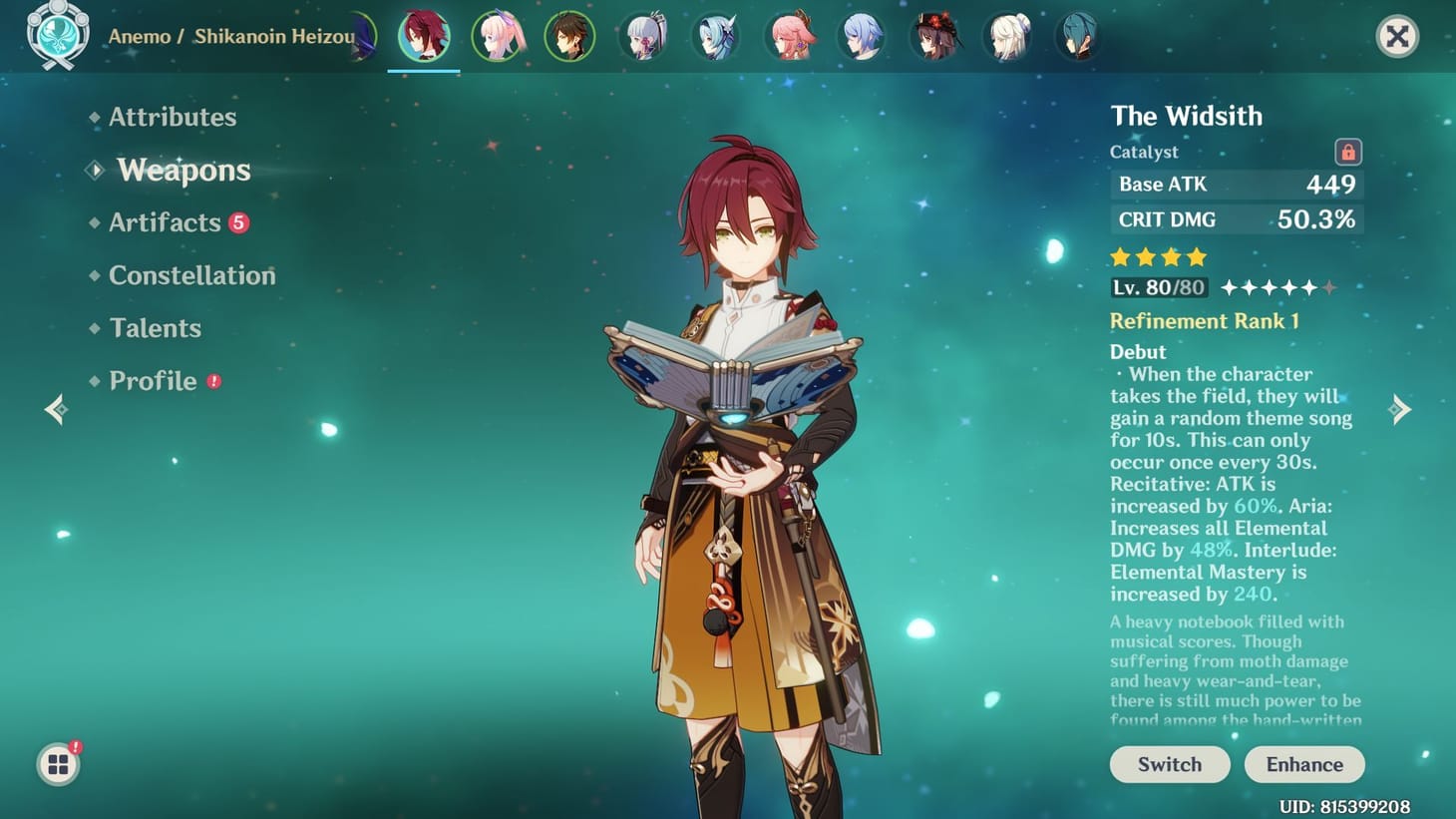View the Profile section with notification badge
Image resolution: width=1456 pixels, height=819 pixels.
[x=153, y=380]
